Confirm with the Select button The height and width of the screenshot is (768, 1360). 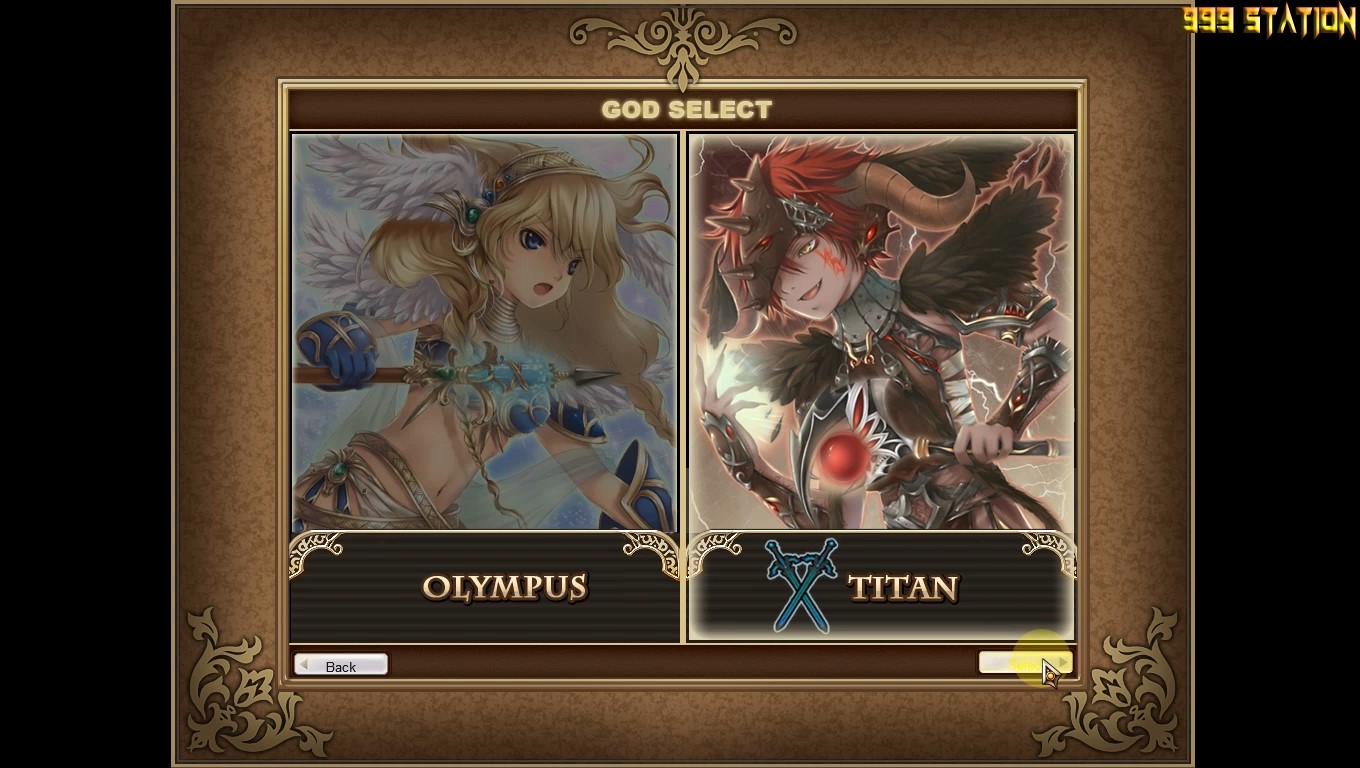point(1024,664)
